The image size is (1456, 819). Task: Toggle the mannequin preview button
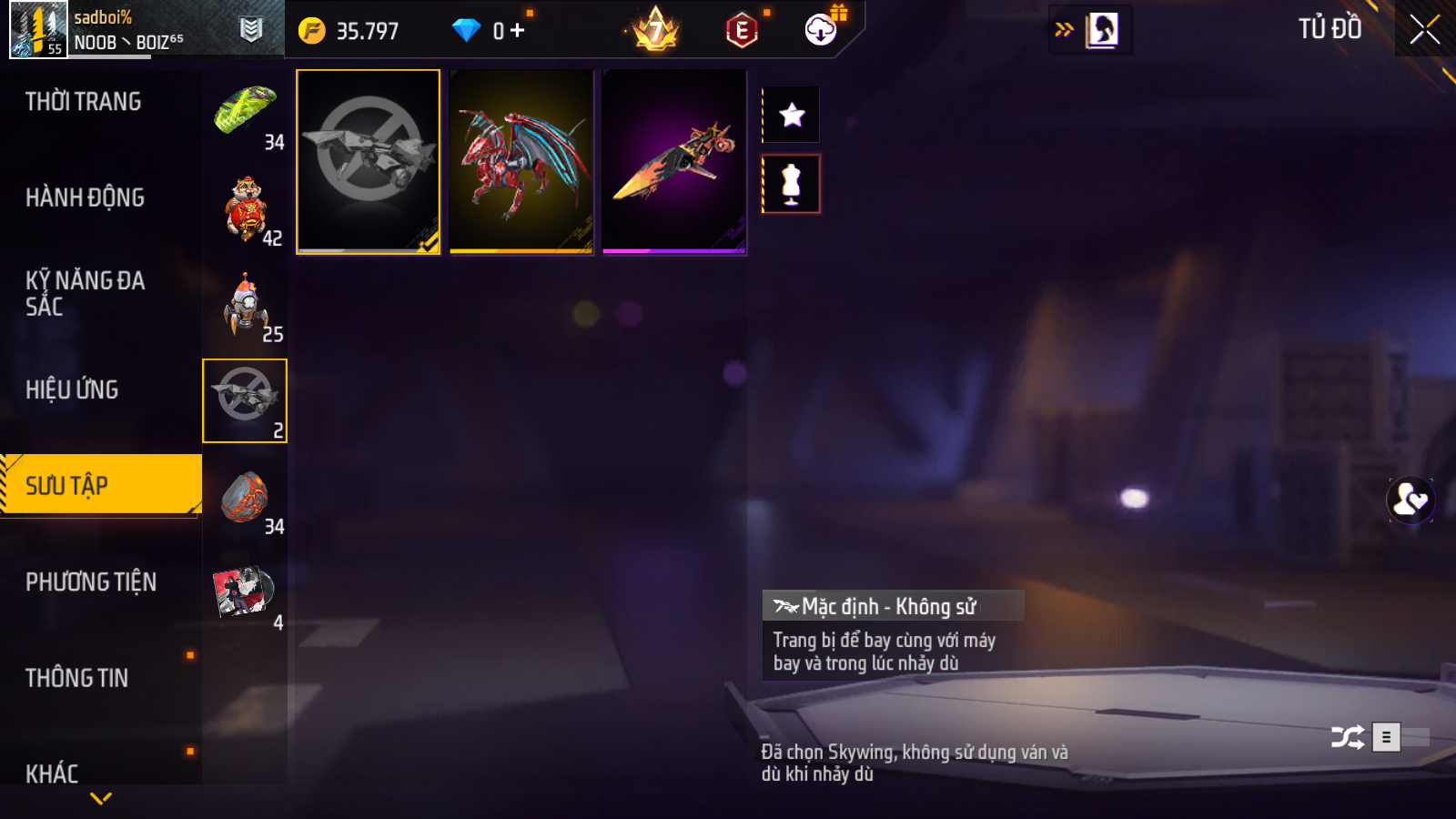(792, 184)
